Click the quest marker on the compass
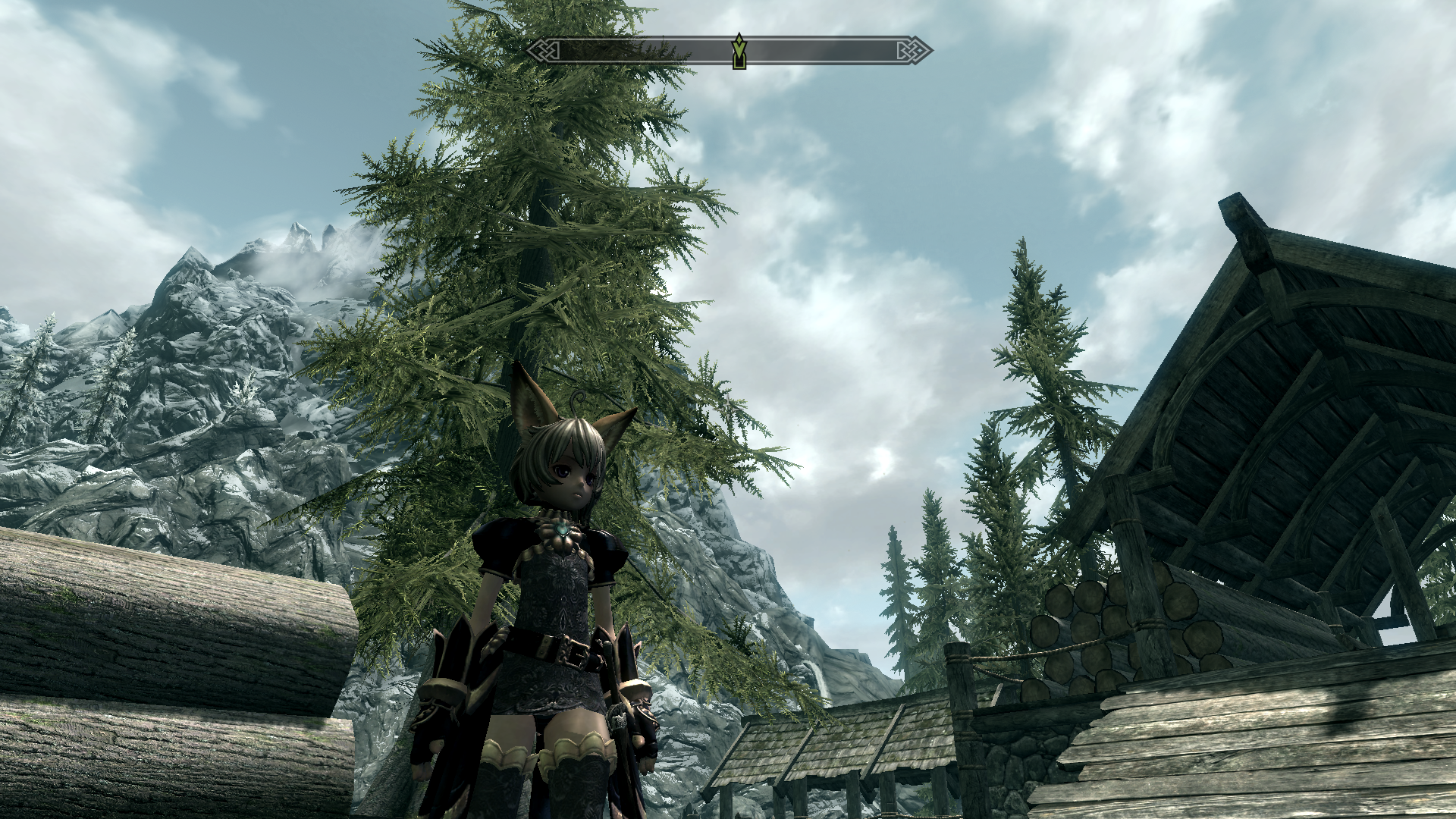This screenshot has height=819, width=1456. (x=739, y=52)
